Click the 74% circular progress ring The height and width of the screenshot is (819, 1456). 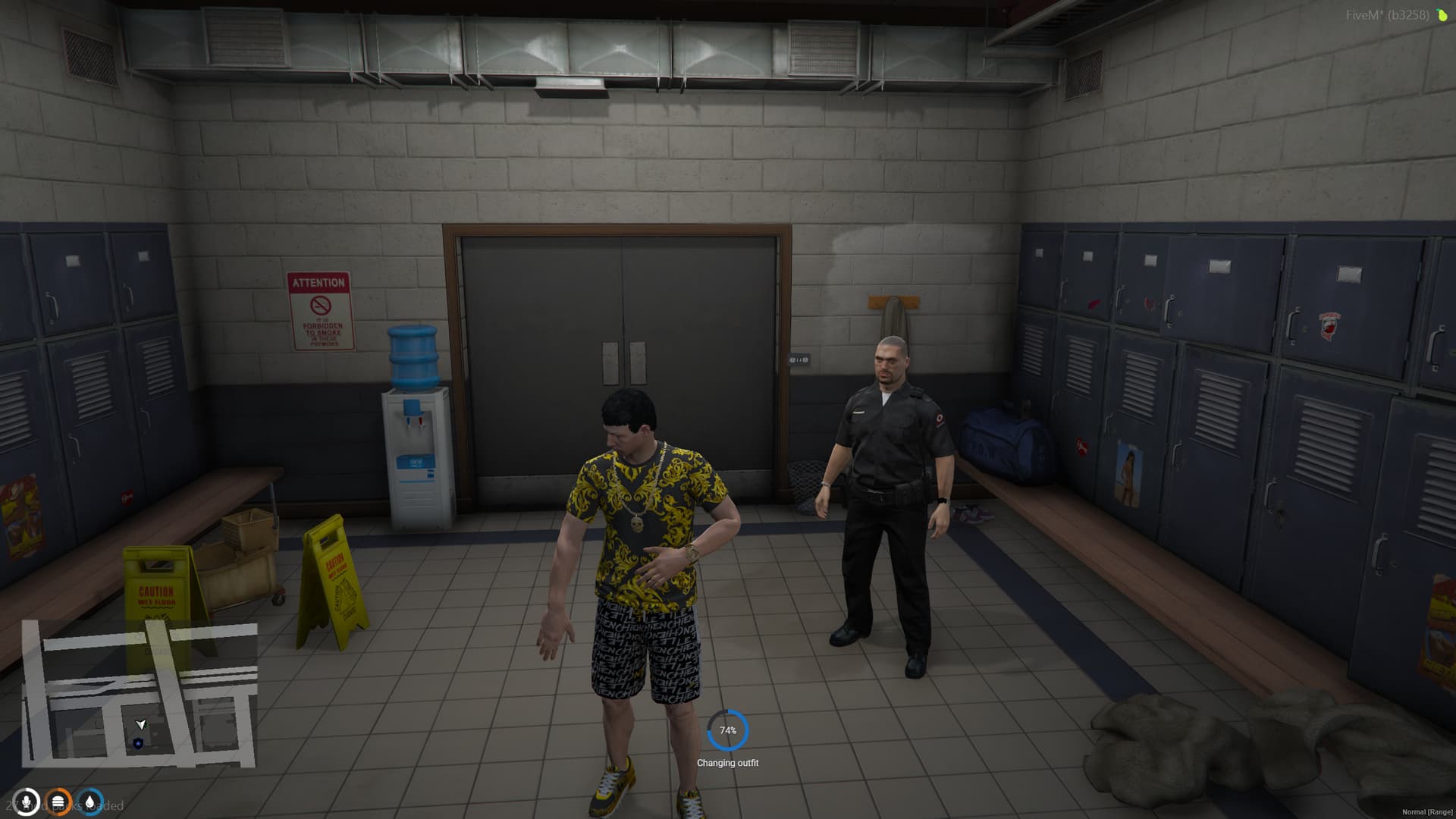[x=728, y=731]
